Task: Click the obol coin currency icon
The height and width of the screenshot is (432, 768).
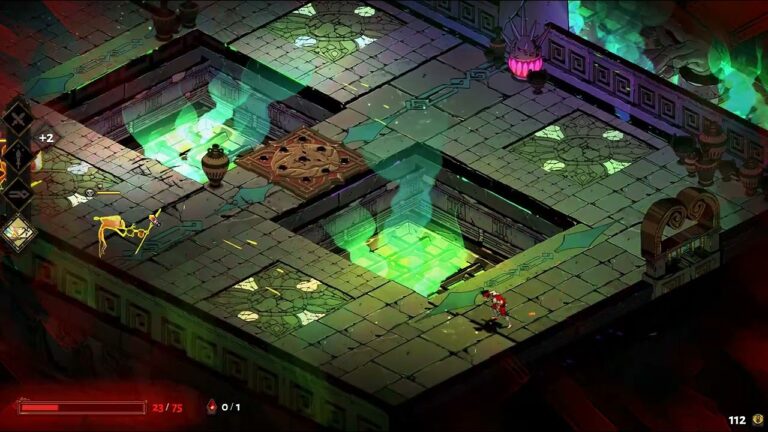Action: [759, 420]
